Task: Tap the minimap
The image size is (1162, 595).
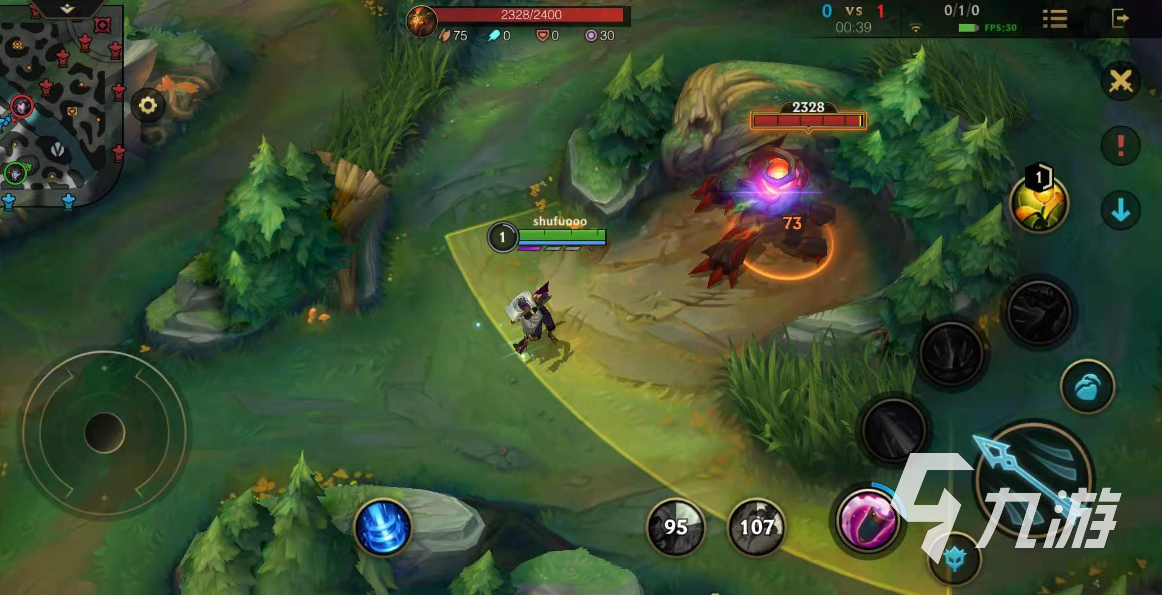Action: tap(60, 105)
